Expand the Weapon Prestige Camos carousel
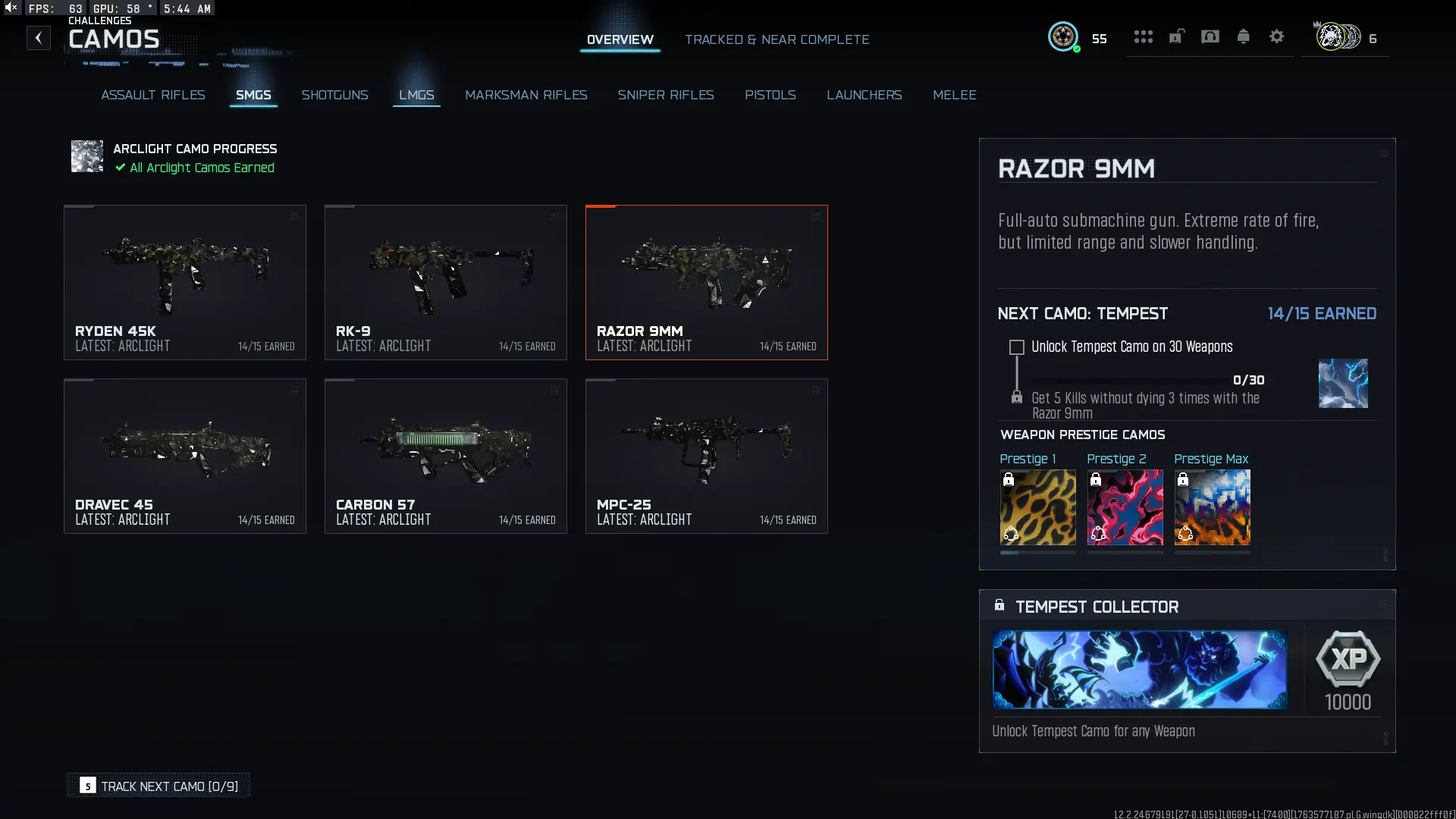 [1385, 556]
